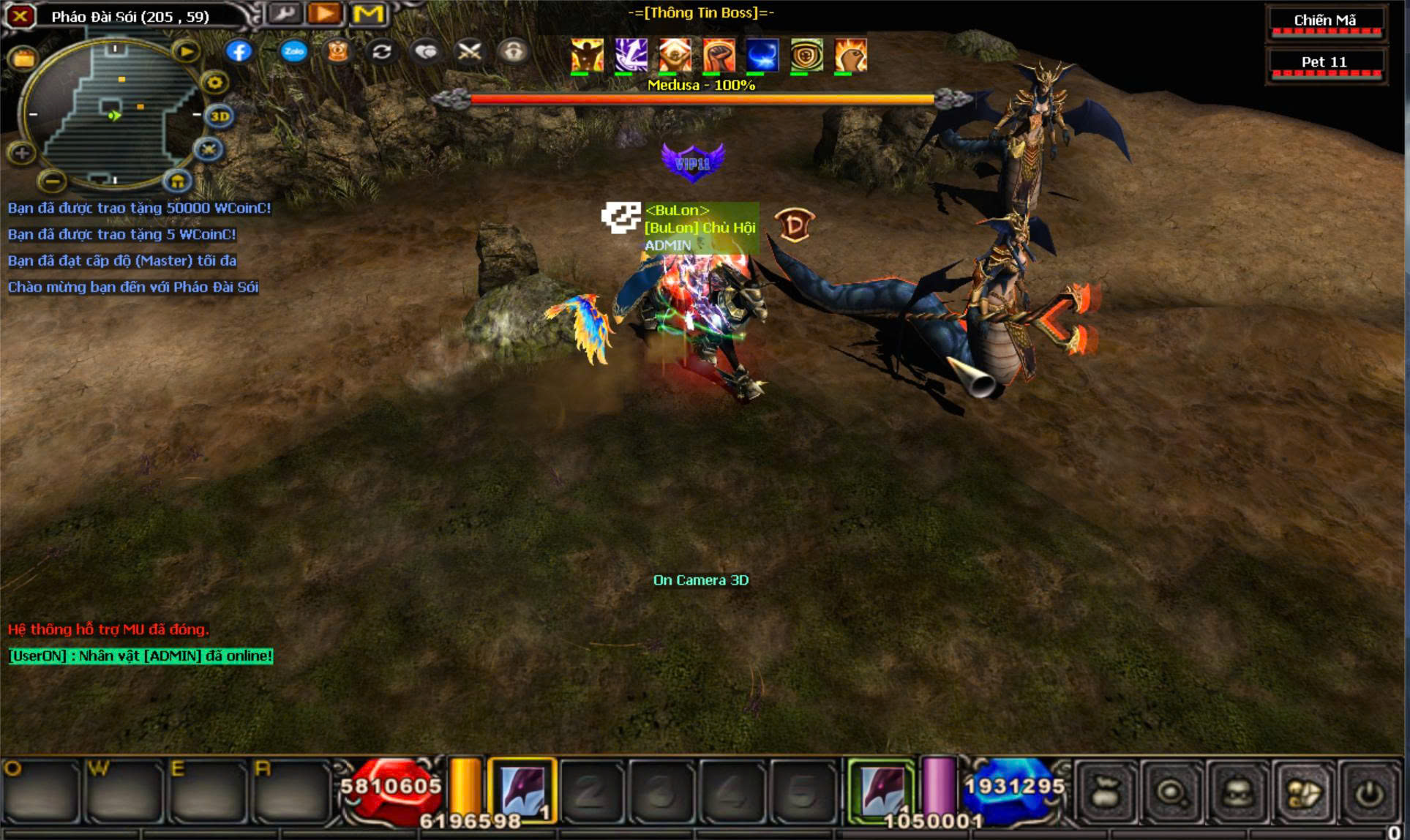Close the minimap with the red X button
Image resolution: width=1410 pixels, height=840 pixels.
pyautogui.click(x=20, y=15)
